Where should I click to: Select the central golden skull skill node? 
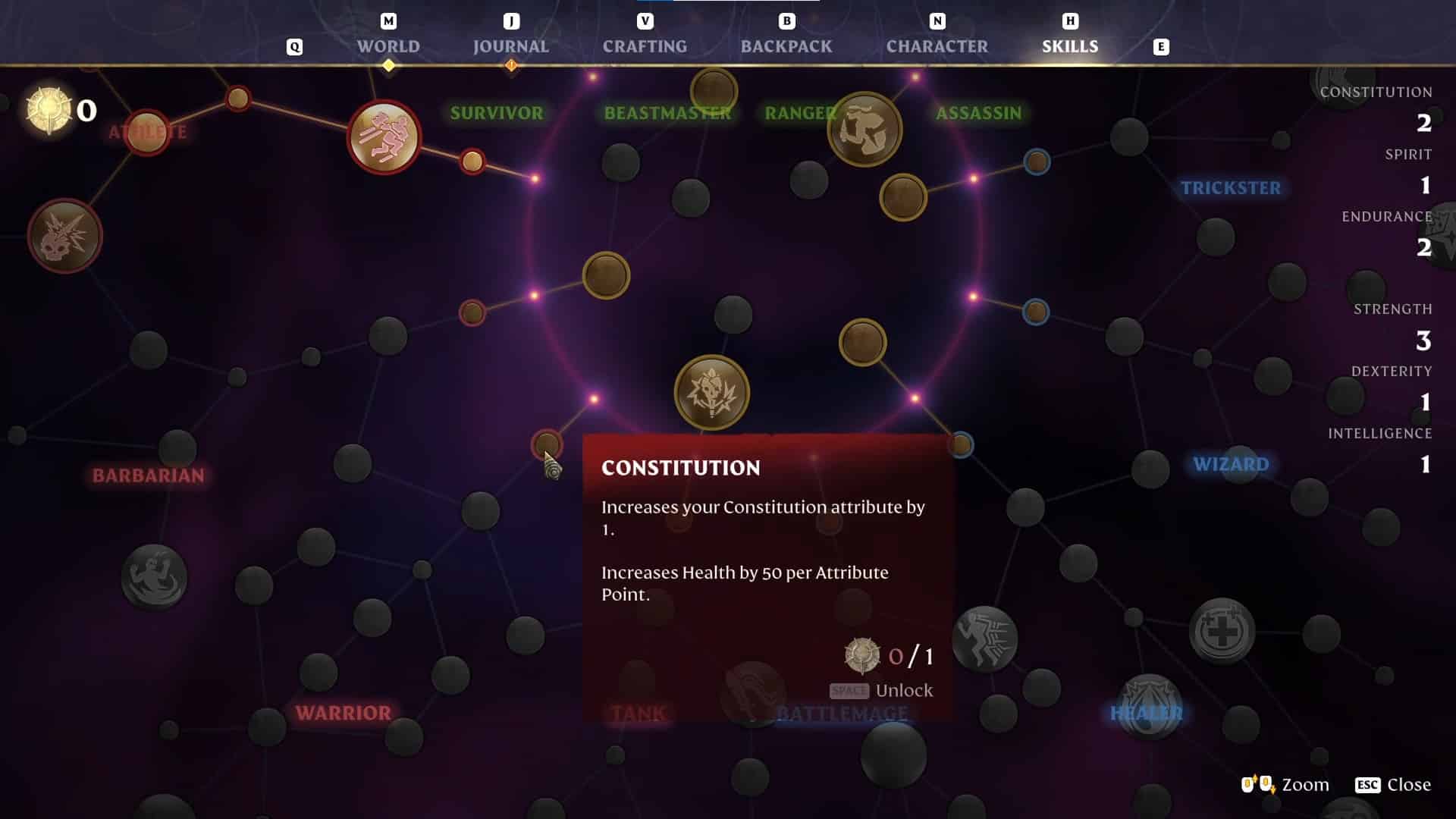[x=711, y=392]
